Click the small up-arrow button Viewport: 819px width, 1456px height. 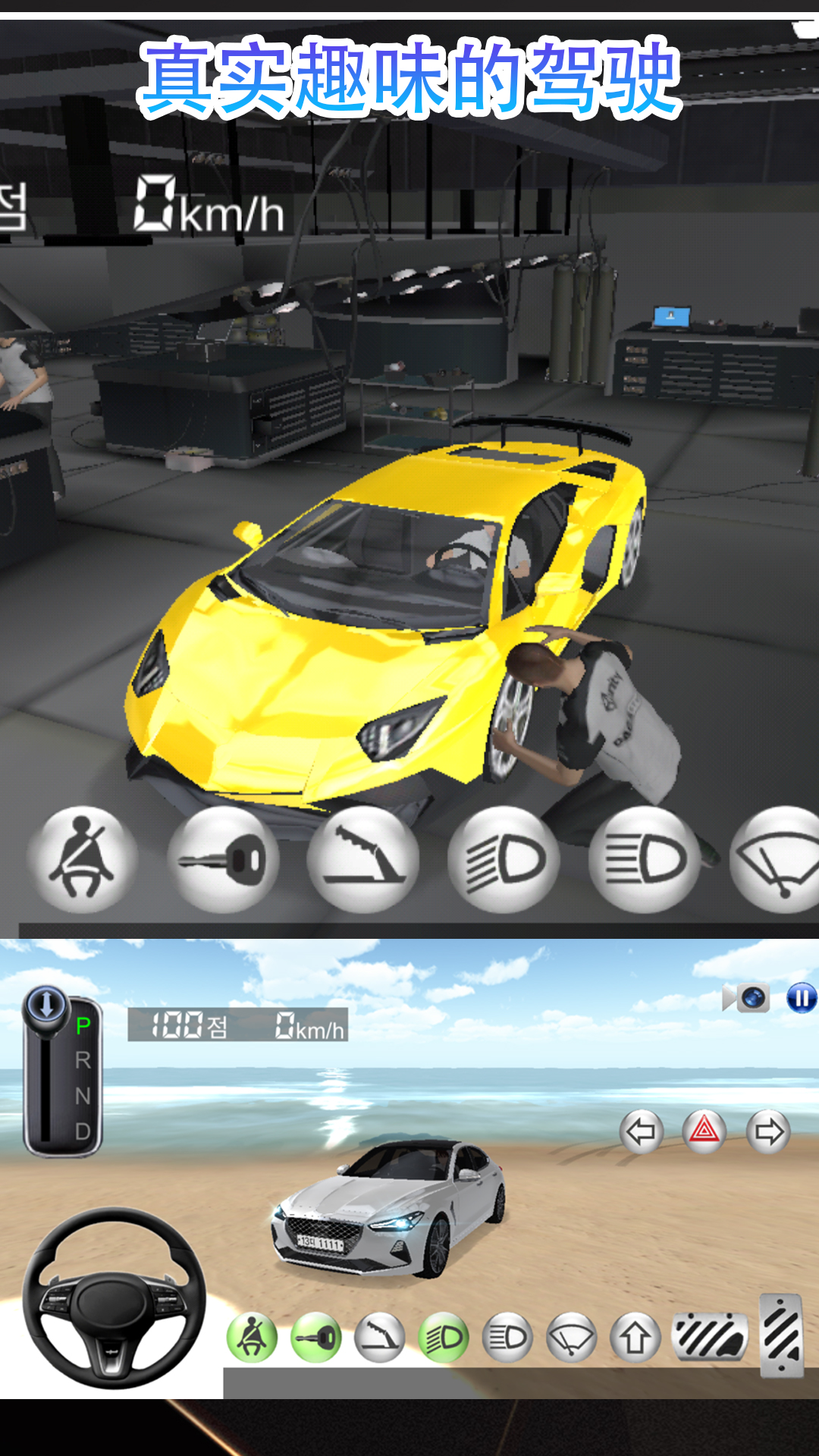(635, 1338)
